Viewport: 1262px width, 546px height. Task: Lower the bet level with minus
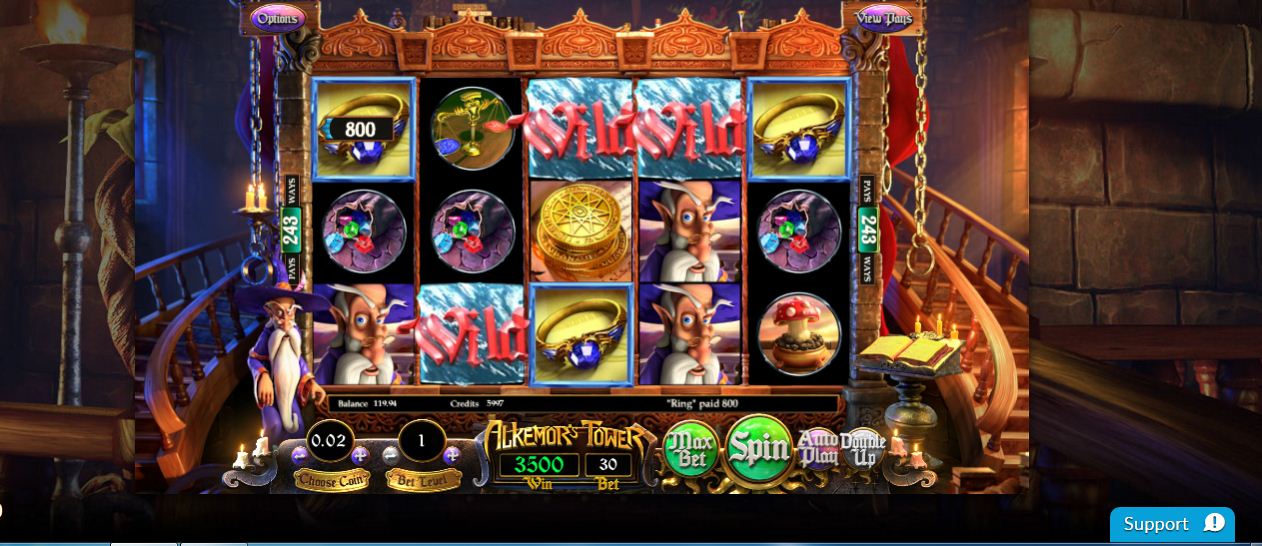pos(391,455)
